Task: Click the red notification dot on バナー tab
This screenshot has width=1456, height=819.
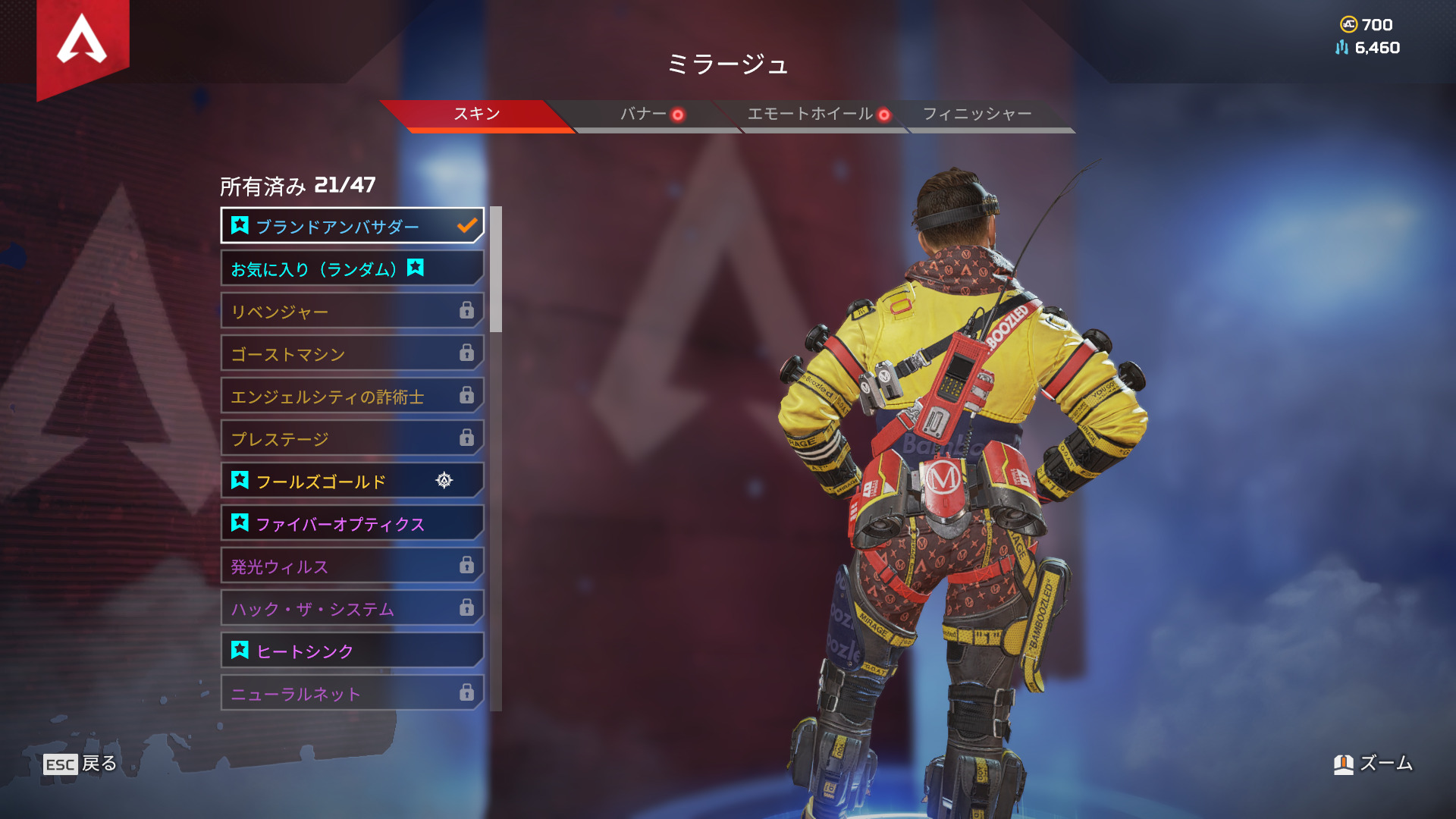Action: (x=677, y=115)
